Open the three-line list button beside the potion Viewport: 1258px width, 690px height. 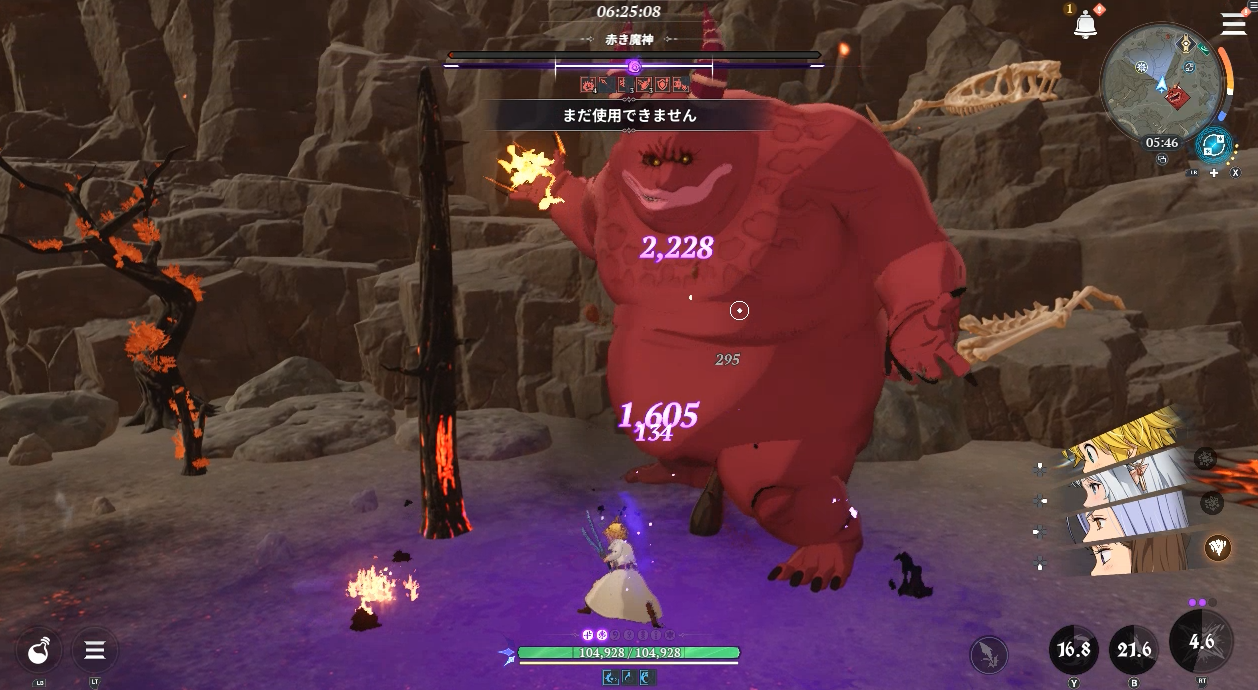[x=95, y=651]
